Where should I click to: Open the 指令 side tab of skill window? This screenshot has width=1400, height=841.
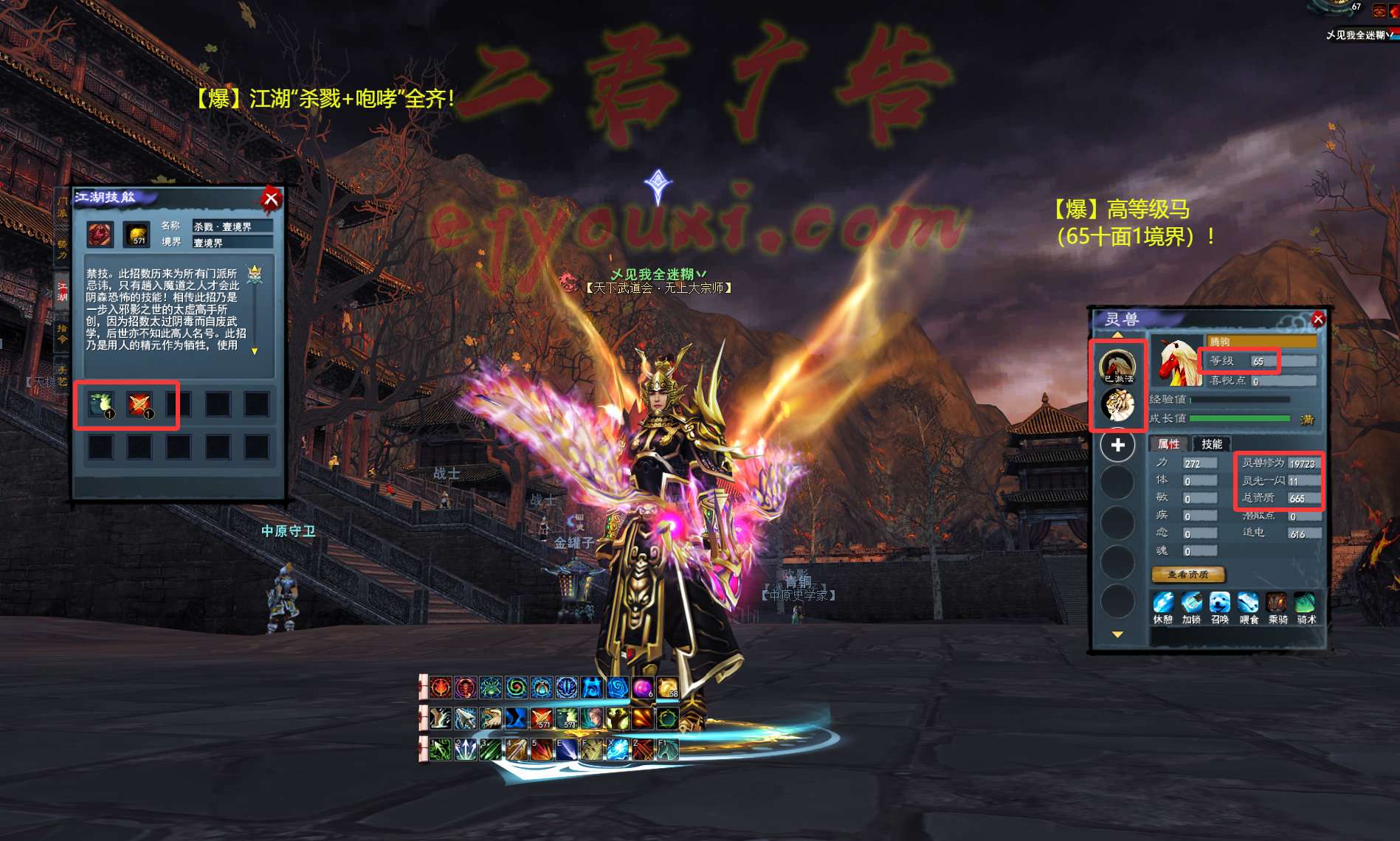[x=62, y=333]
